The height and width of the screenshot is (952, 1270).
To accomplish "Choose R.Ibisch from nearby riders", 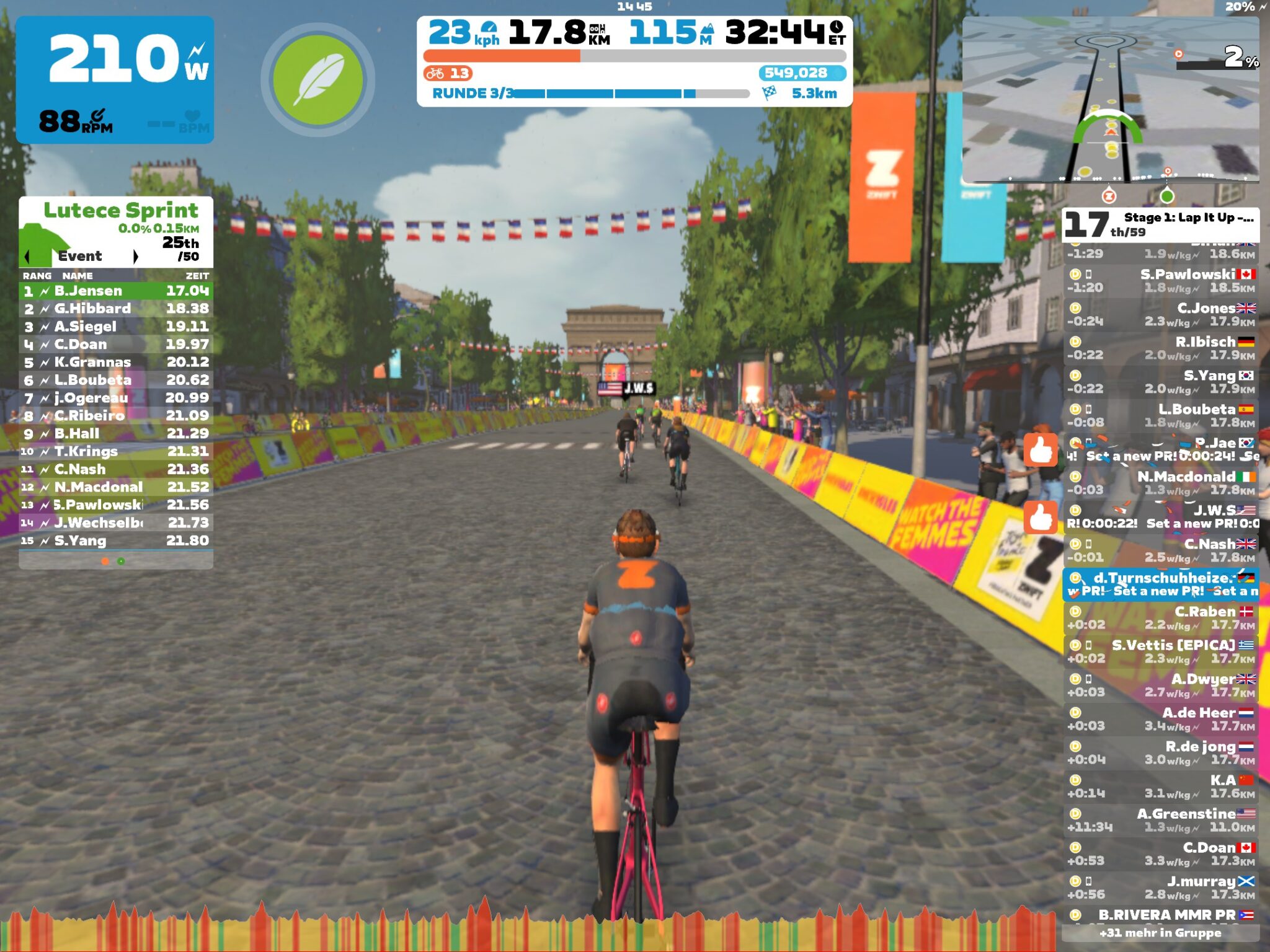I will [x=1161, y=348].
